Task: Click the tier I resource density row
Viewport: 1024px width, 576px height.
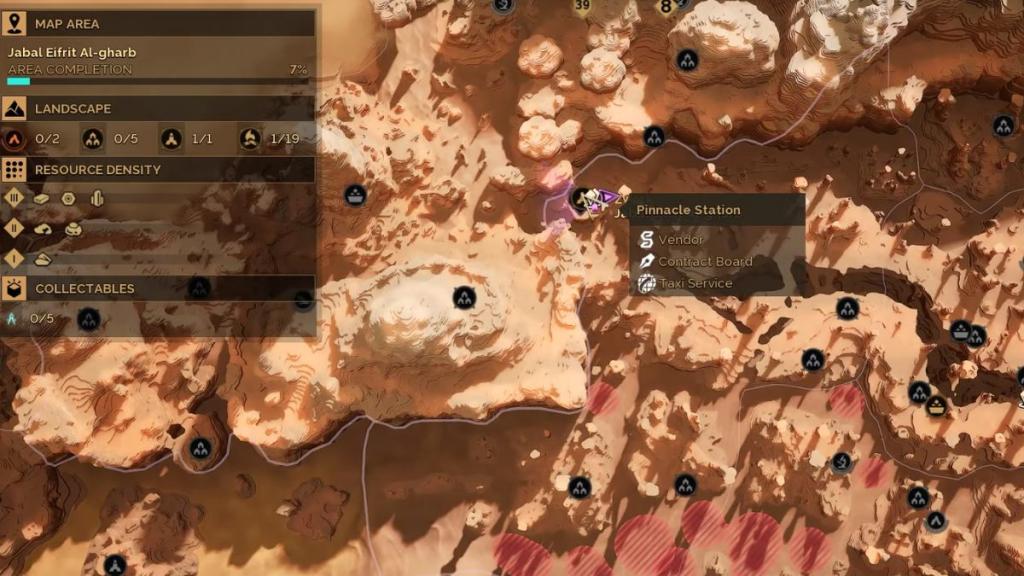Action: click(15, 259)
